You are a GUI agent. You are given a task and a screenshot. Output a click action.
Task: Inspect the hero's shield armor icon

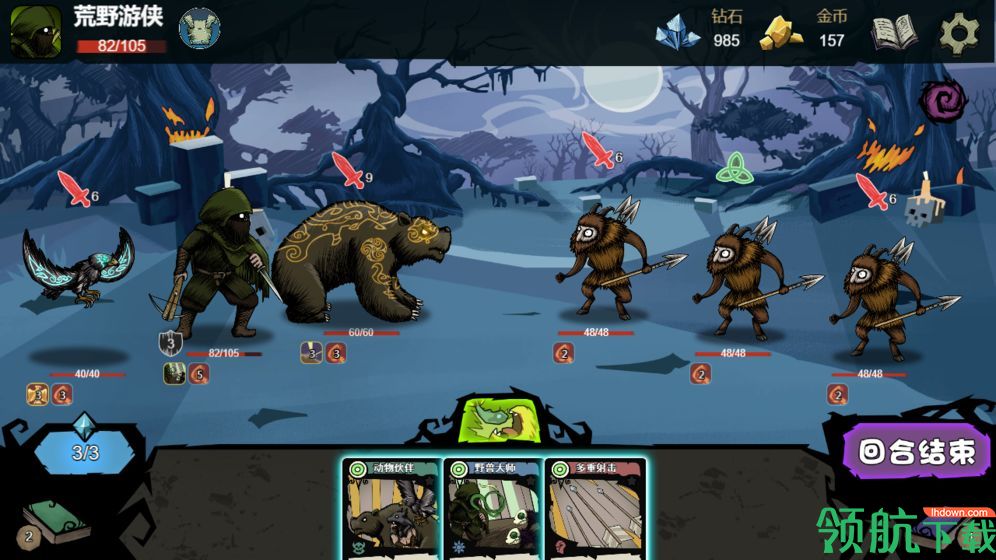pyautogui.click(x=170, y=343)
